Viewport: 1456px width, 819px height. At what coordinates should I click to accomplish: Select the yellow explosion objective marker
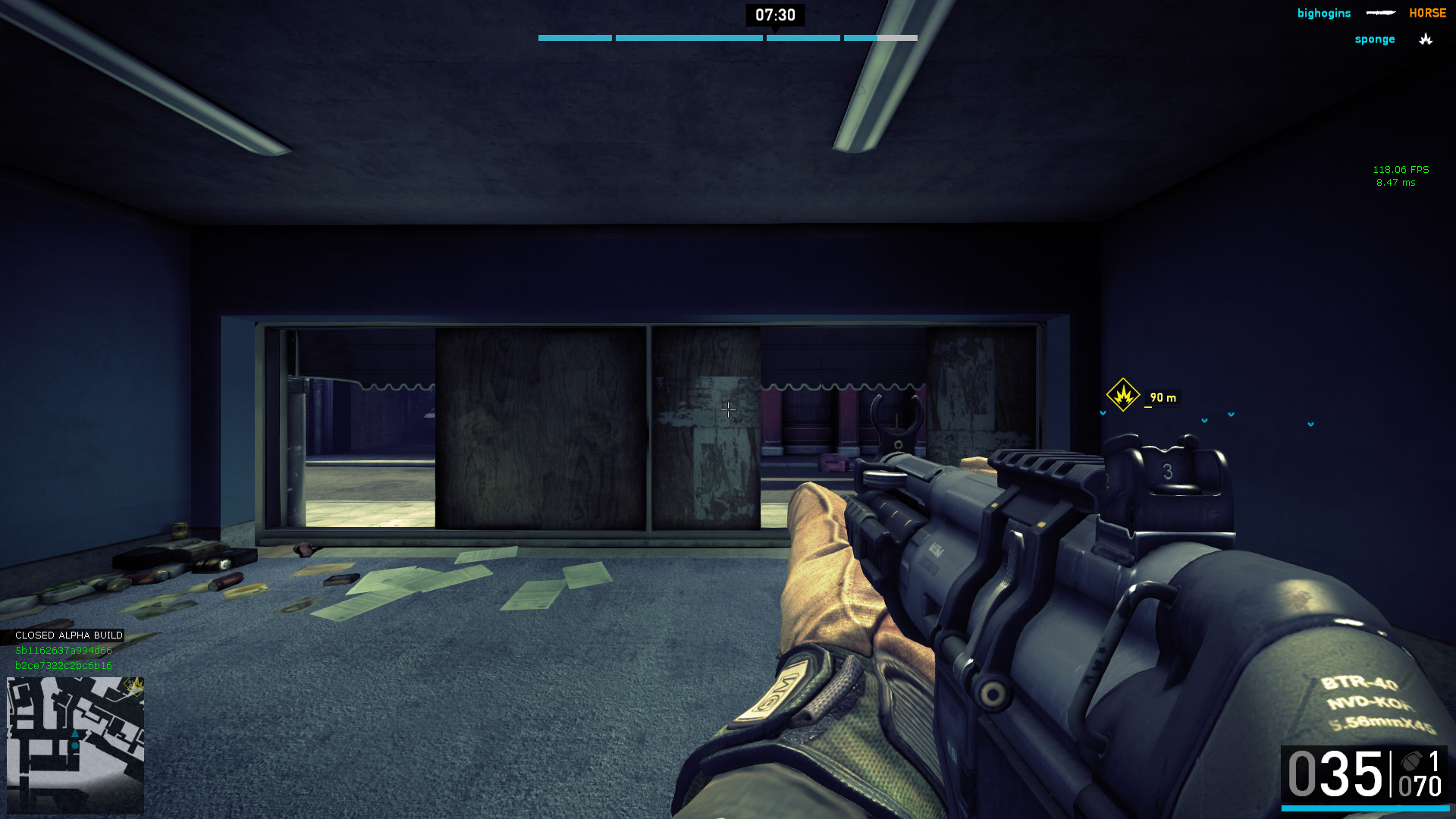coord(1122,395)
